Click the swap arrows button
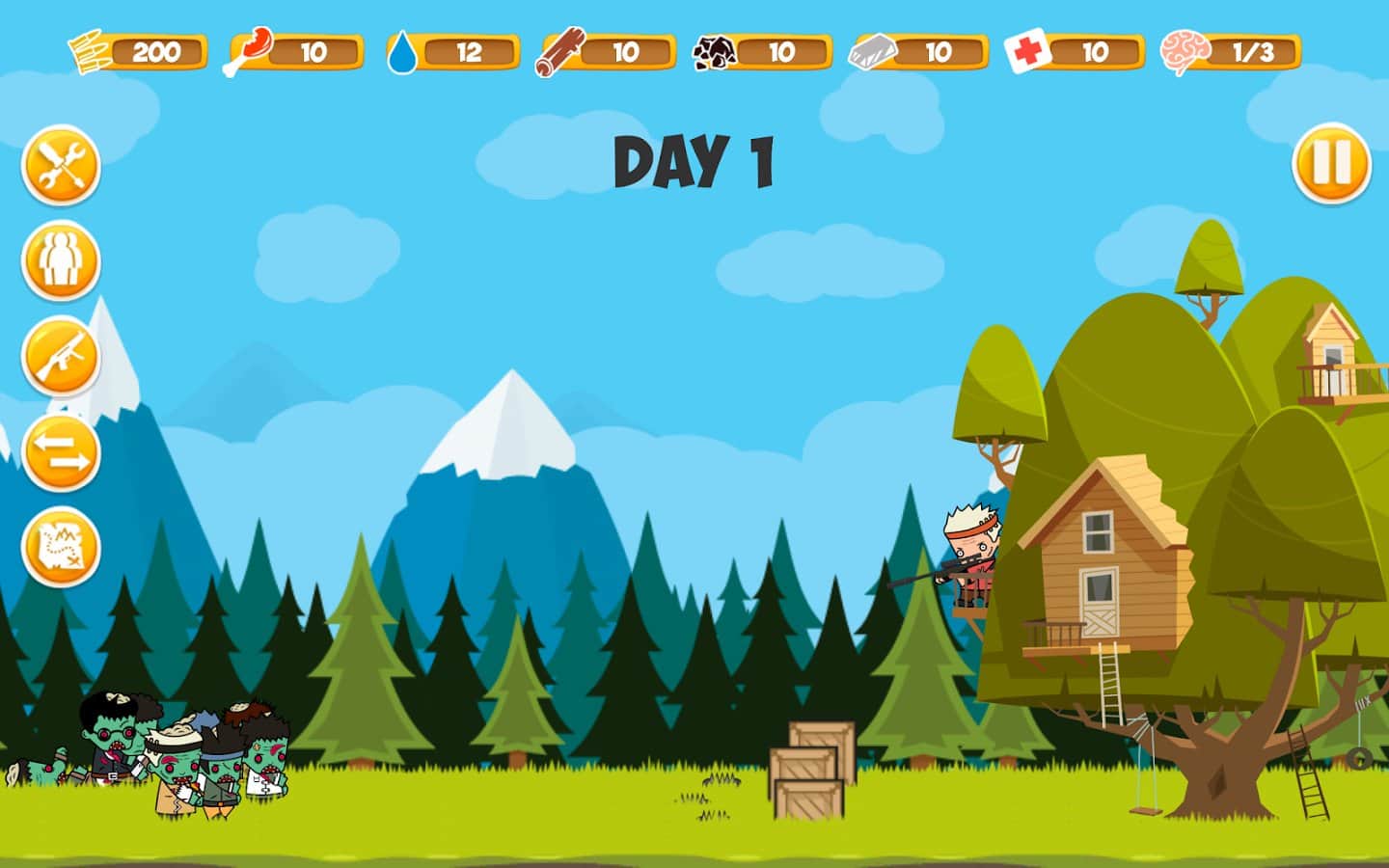The image size is (1389, 868). [x=61, y=451]
